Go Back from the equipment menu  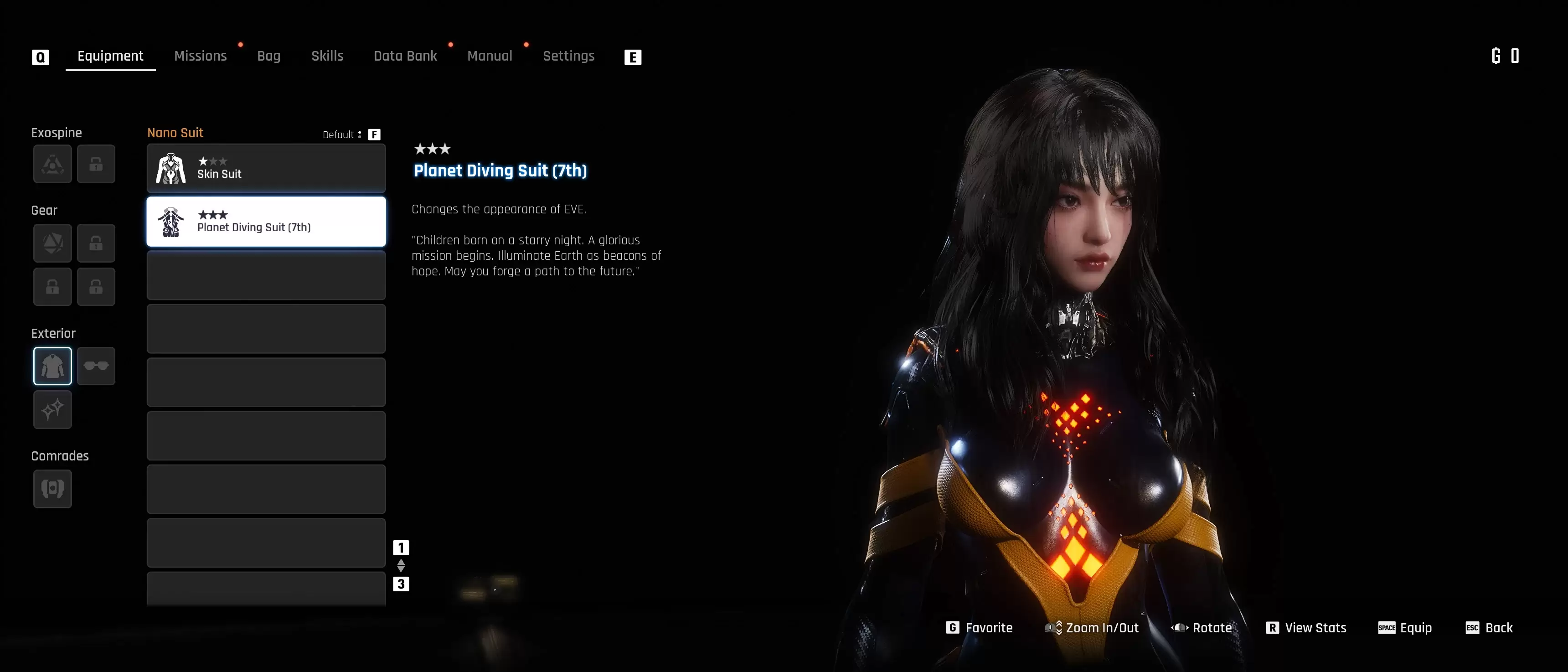click(x=1489, y=628)
